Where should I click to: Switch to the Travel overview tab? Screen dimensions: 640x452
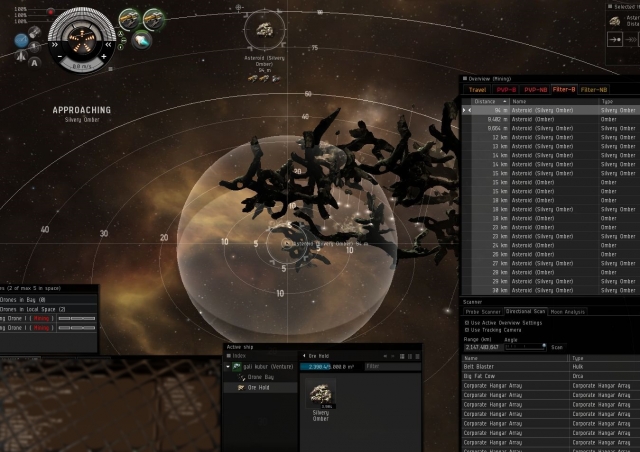coord(476,90)
